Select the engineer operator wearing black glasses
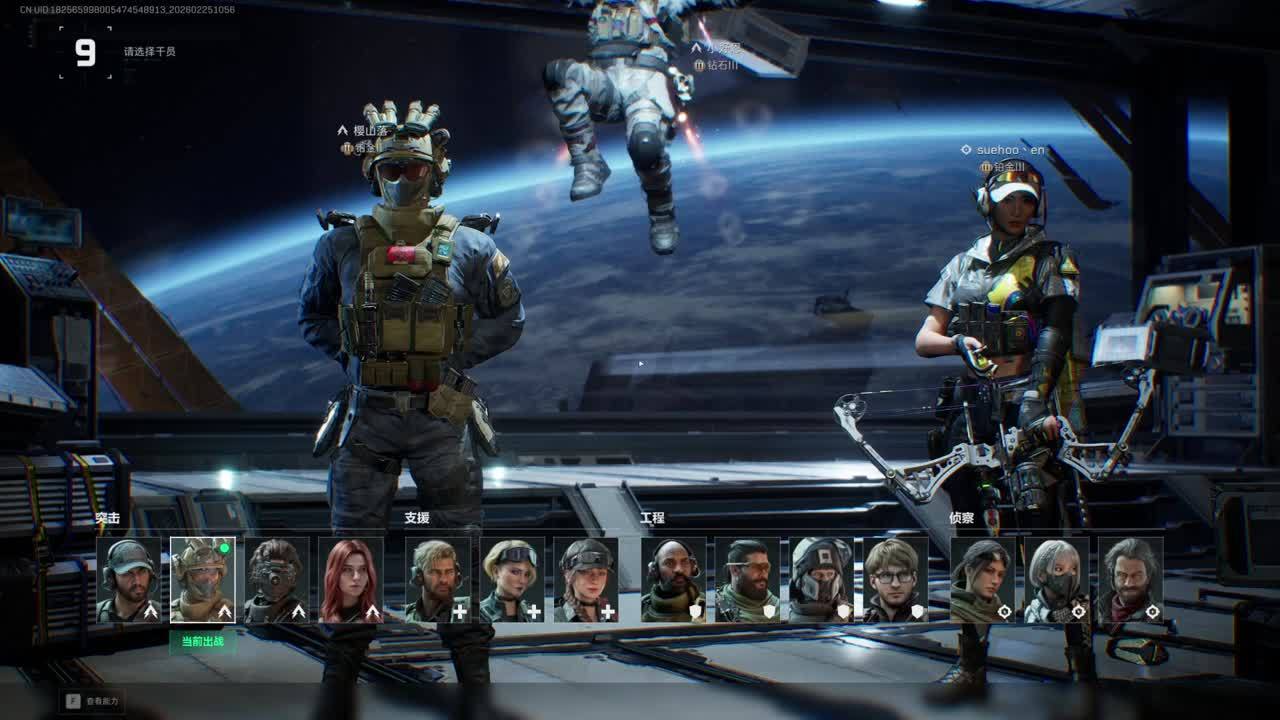Image resolution: width=1280 pixels, height=720 pixels. (x=896, y=580)
